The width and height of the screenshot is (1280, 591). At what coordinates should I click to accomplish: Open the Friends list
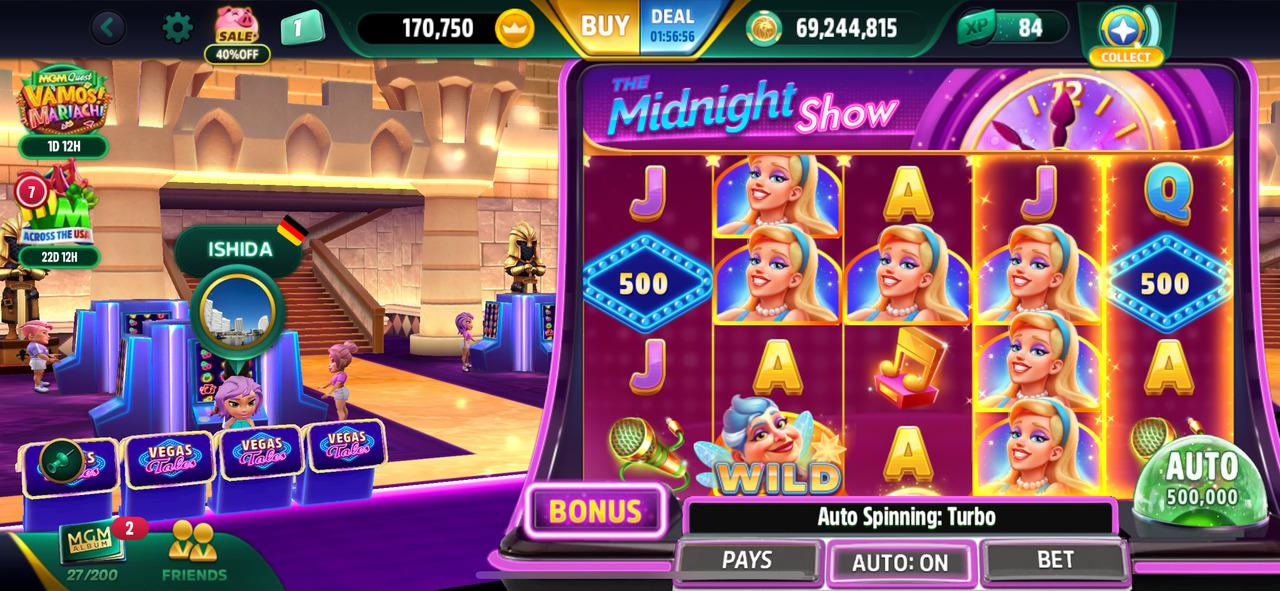click(x=194, y=552)
